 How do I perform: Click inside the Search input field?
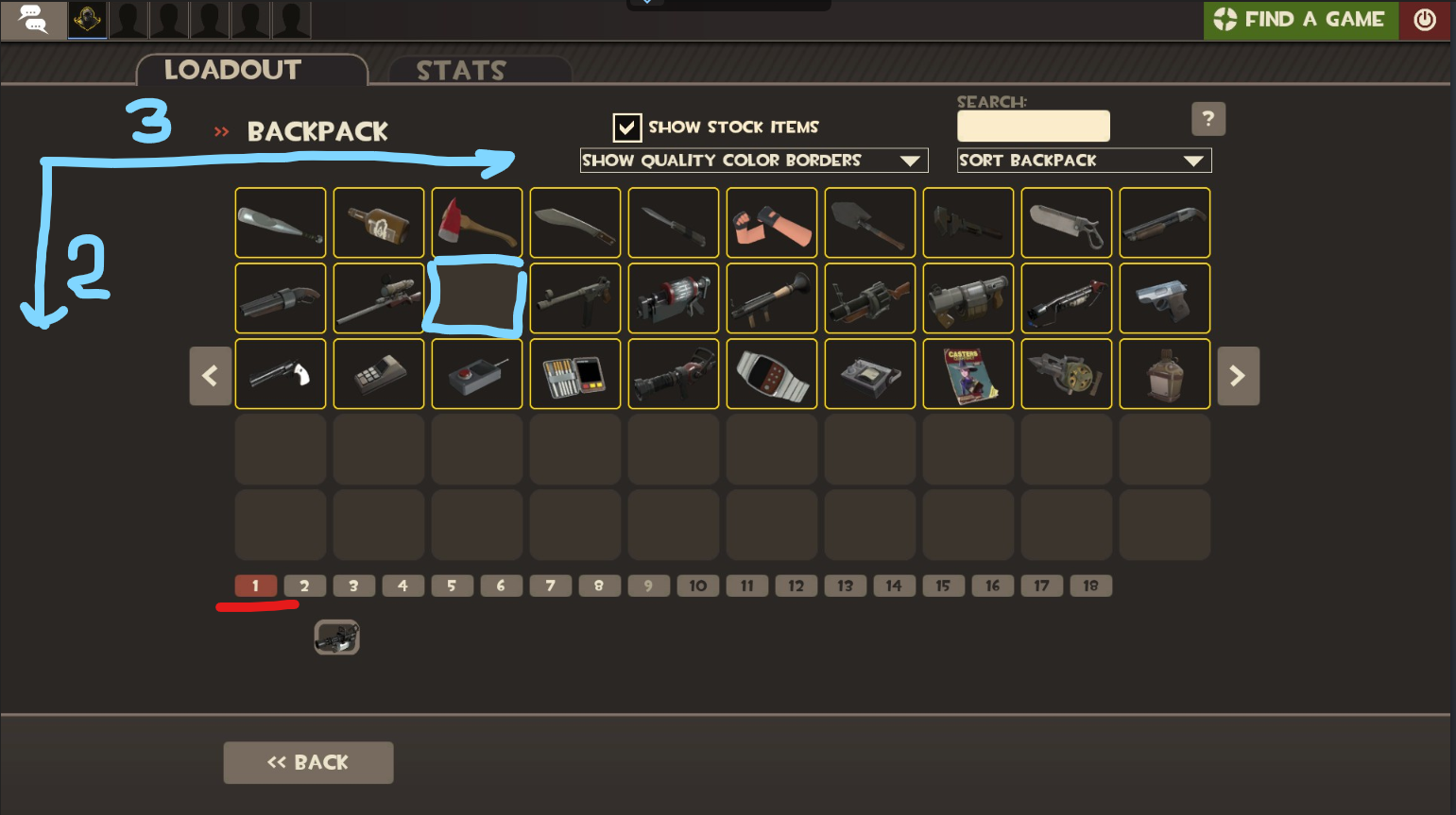(x=1033, y=126)
